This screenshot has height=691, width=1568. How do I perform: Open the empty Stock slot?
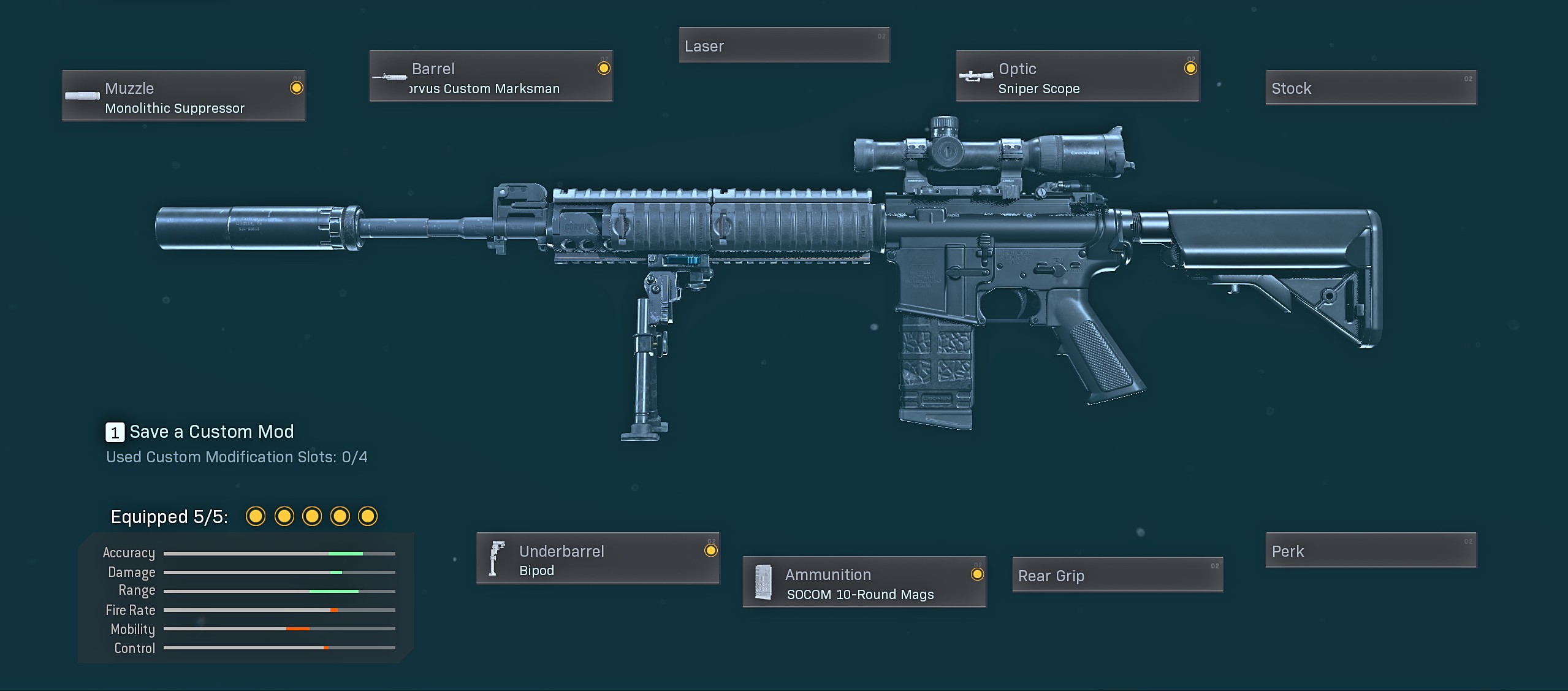pos(1371,88)
